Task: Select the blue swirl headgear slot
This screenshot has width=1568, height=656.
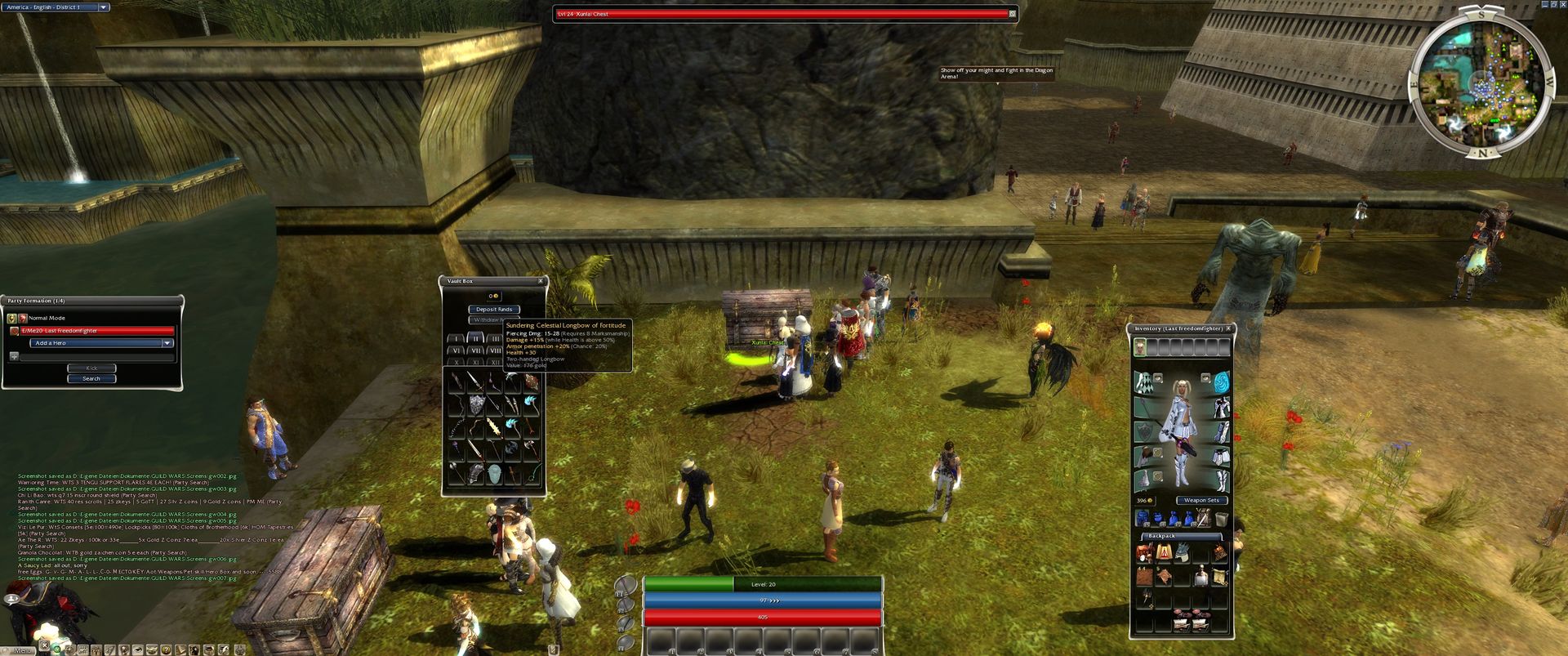Action: tap(1221, 382)
